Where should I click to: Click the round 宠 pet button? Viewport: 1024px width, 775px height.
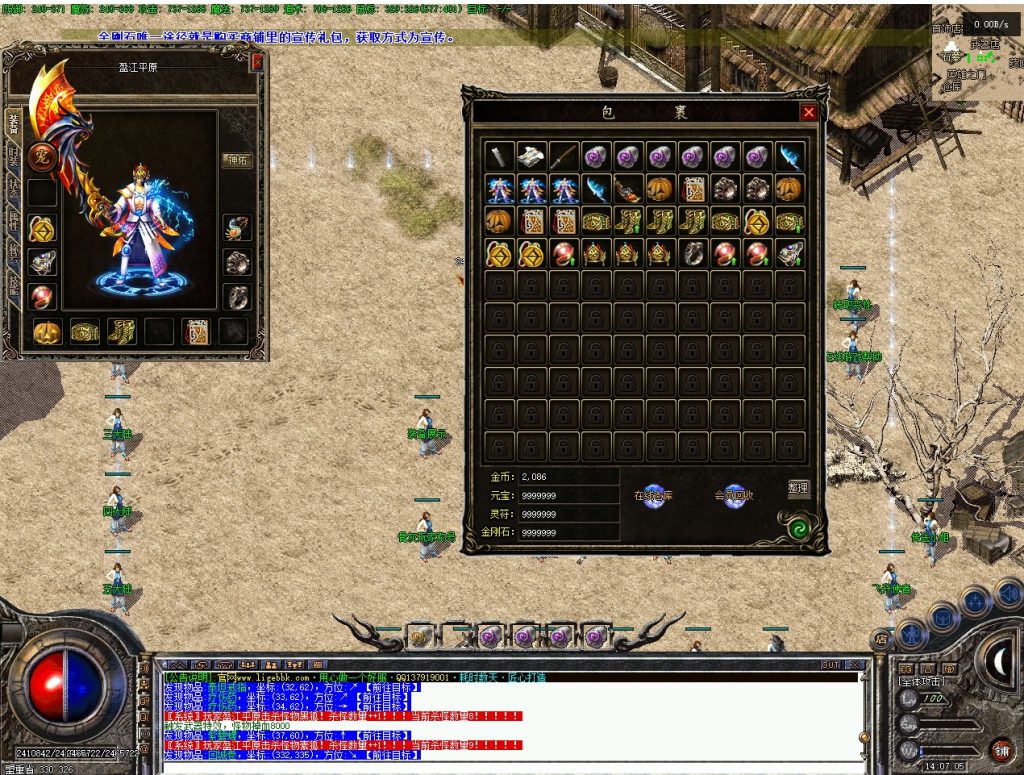(x=41, y=157)
